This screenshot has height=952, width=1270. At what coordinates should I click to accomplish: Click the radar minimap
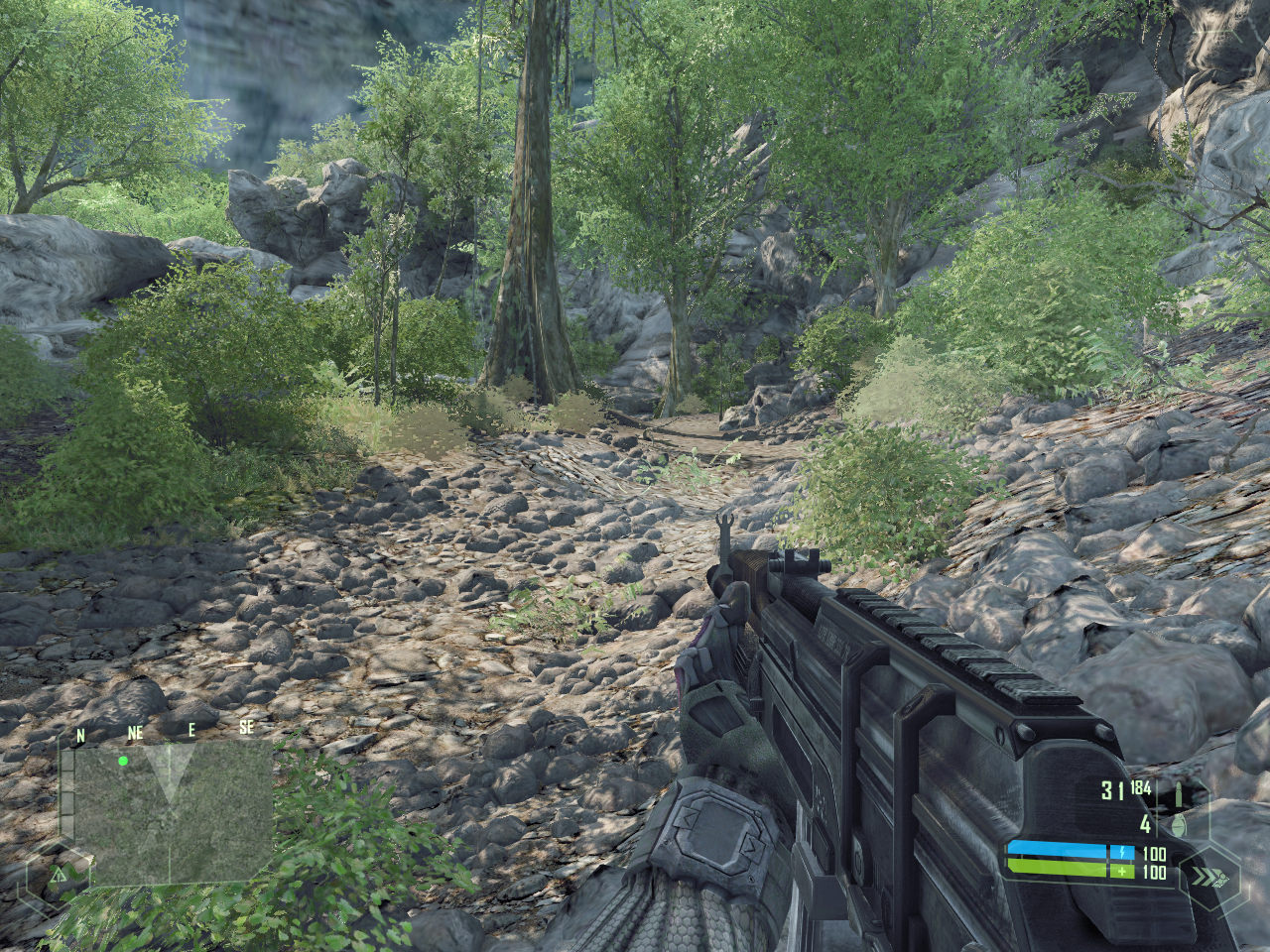(173, 813)
